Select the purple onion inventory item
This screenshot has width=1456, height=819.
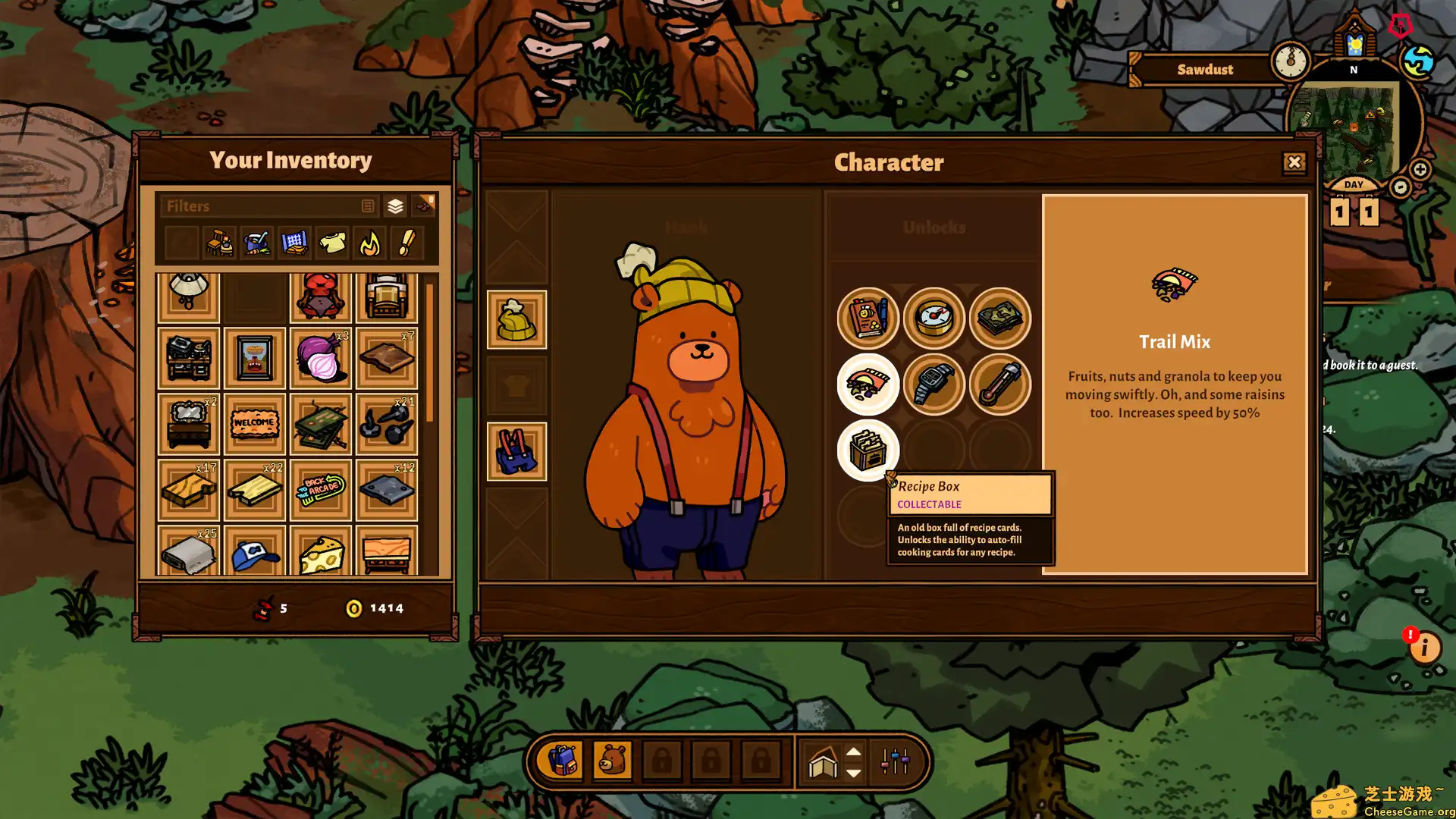tap(321, 358)
